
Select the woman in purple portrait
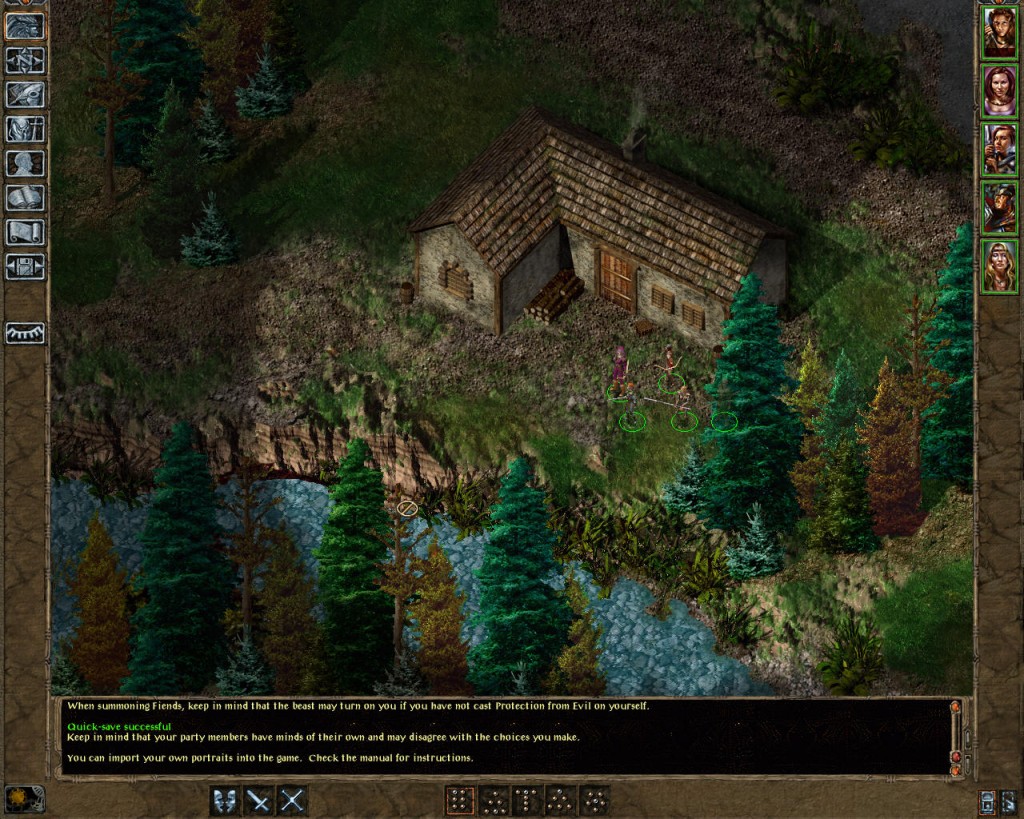(x=998, y=91)
